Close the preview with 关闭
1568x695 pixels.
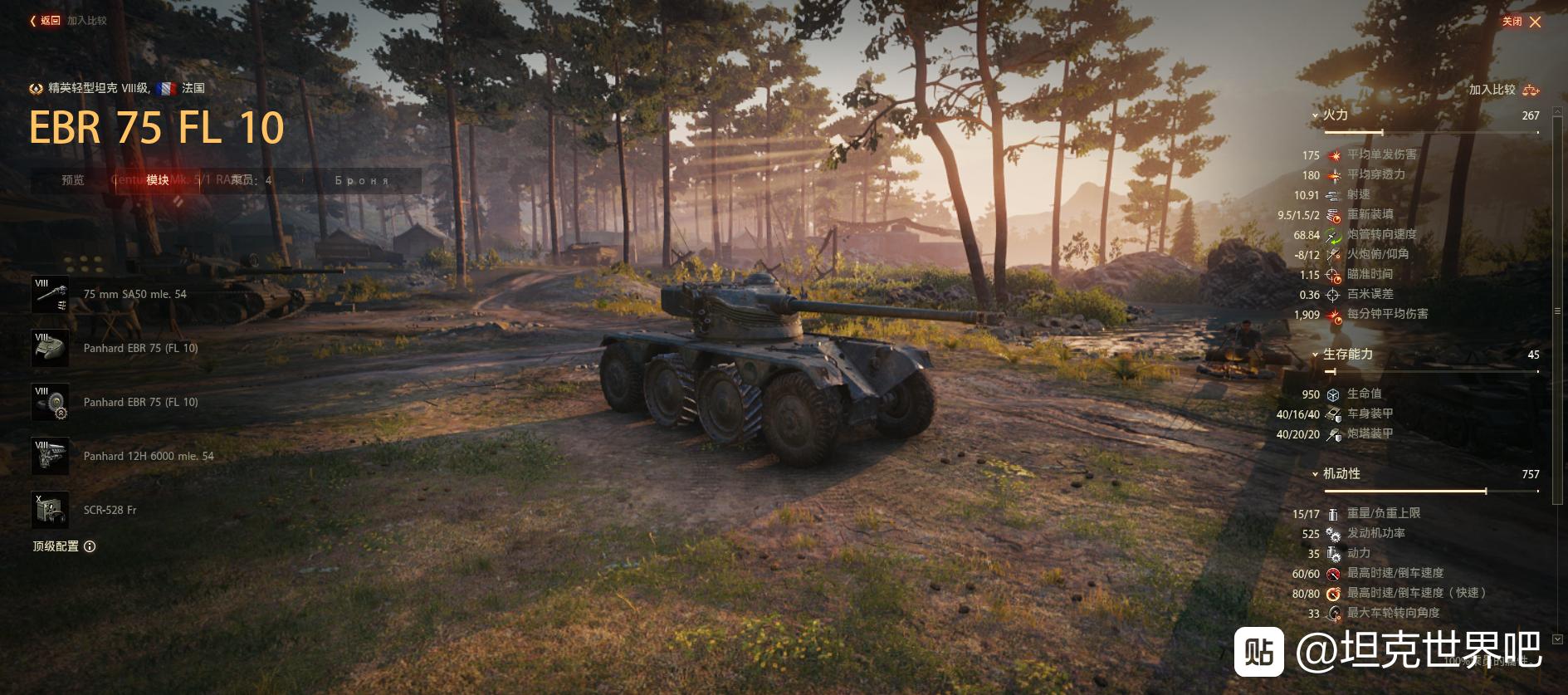pyautogui.click(x=1522, y=22)
